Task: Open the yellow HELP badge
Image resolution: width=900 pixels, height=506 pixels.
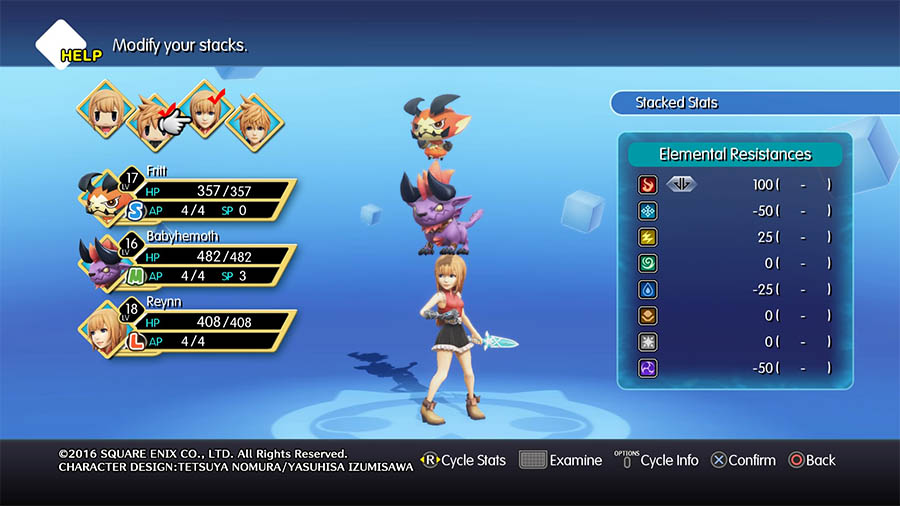Action: pos(80,55)
